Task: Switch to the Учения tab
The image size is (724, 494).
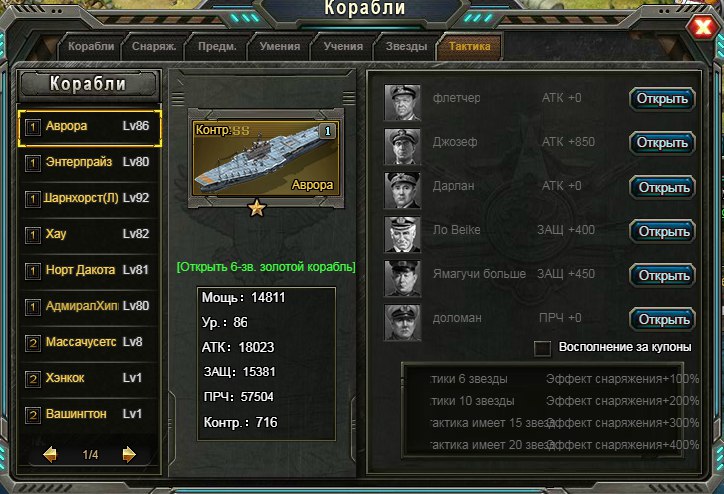Action: point(342,47)
